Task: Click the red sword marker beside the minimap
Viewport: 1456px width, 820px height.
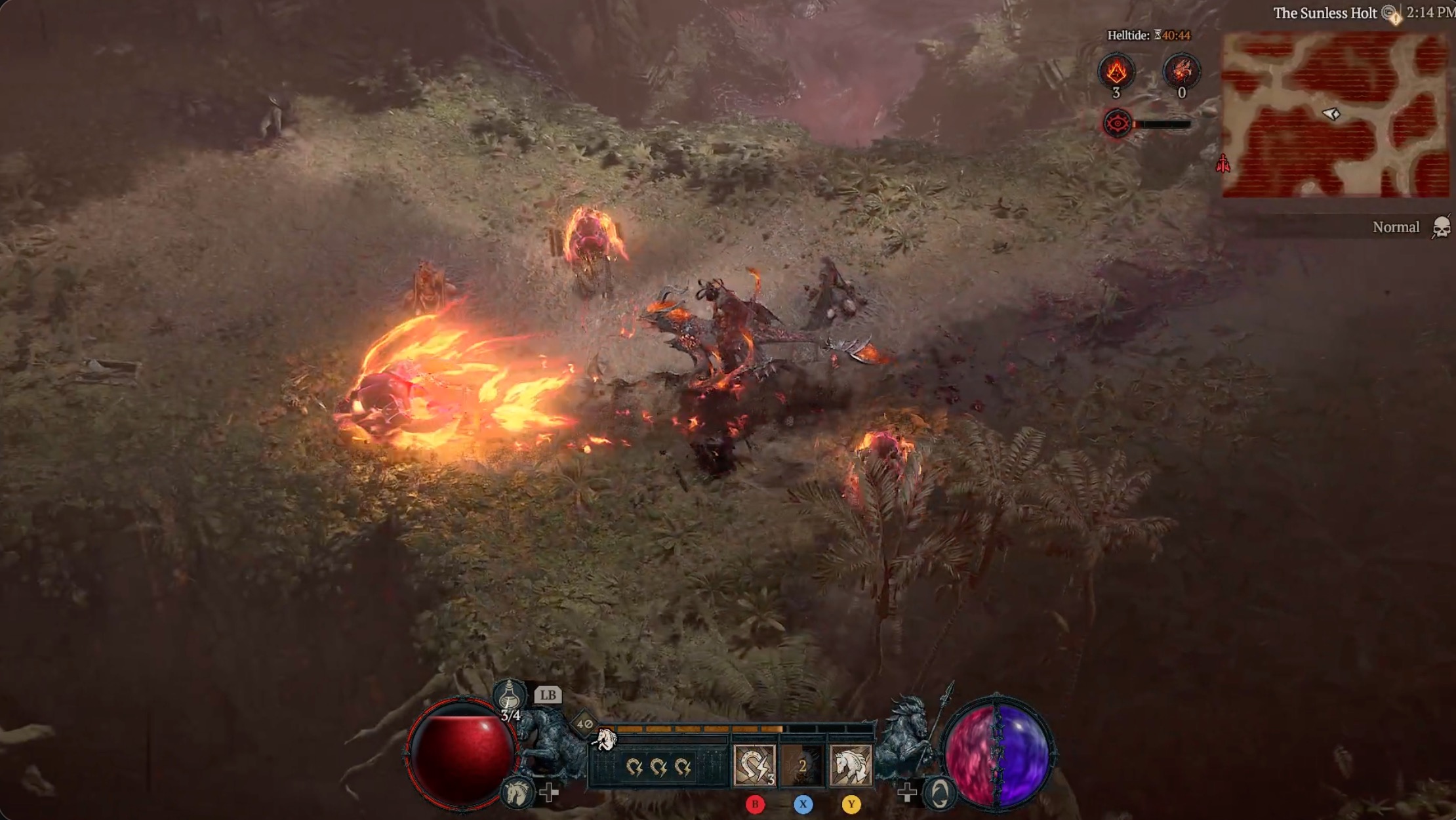Action: tap(1223, 164)
